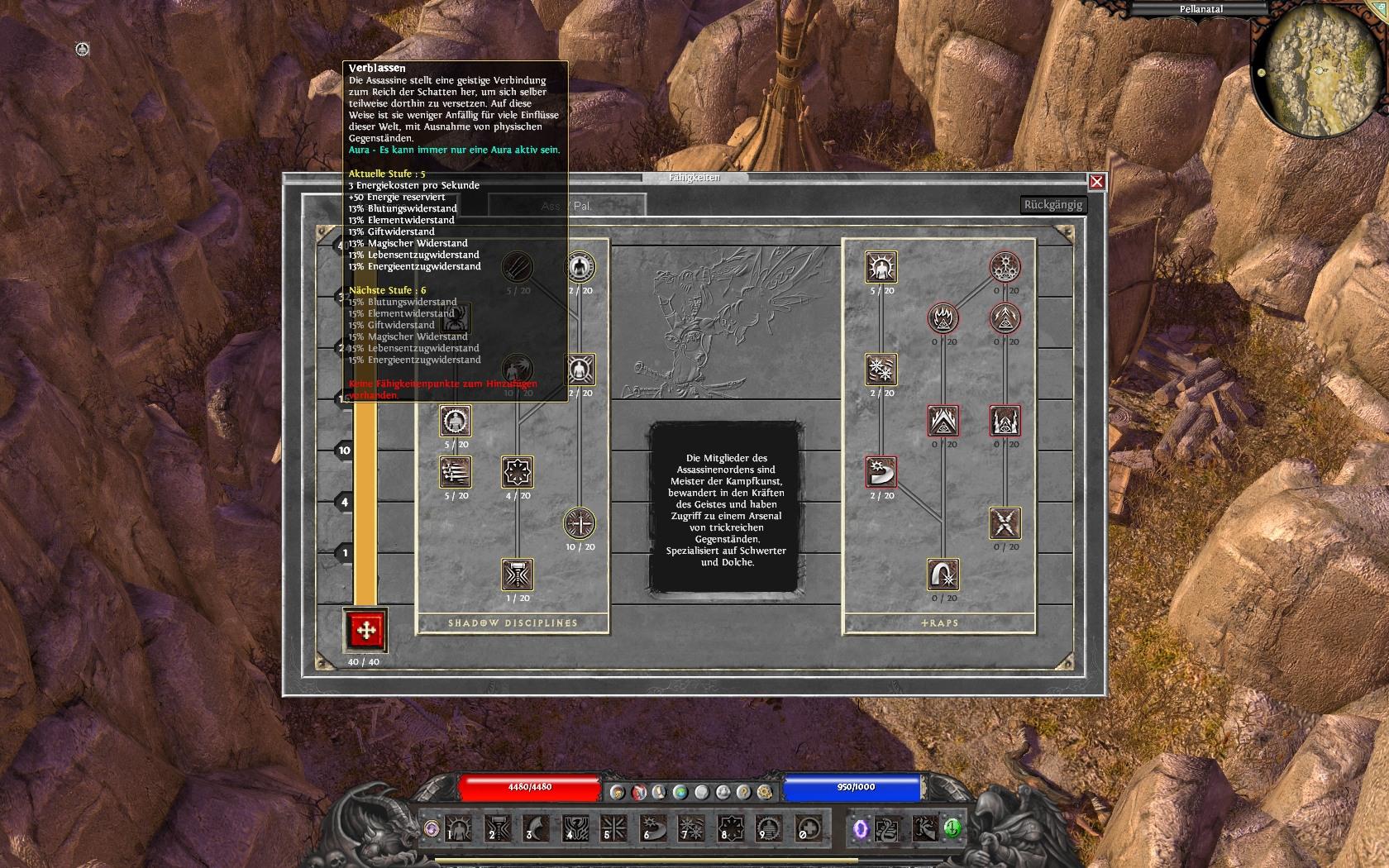Image resolution: width=1389 pixels, height=868 pixels.
Task: Click the green arrow button on hotbar
Action: coord(952,827)
